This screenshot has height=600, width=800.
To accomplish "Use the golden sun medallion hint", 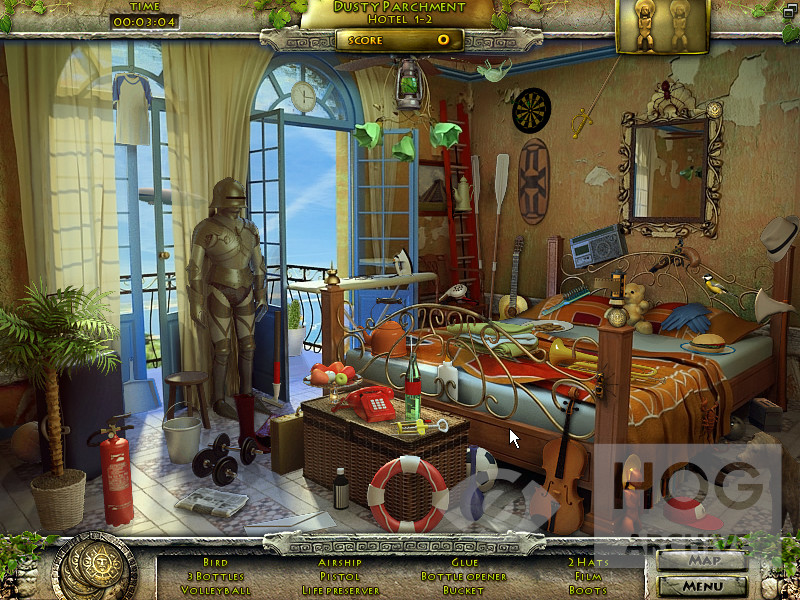I will click(94, 567).
